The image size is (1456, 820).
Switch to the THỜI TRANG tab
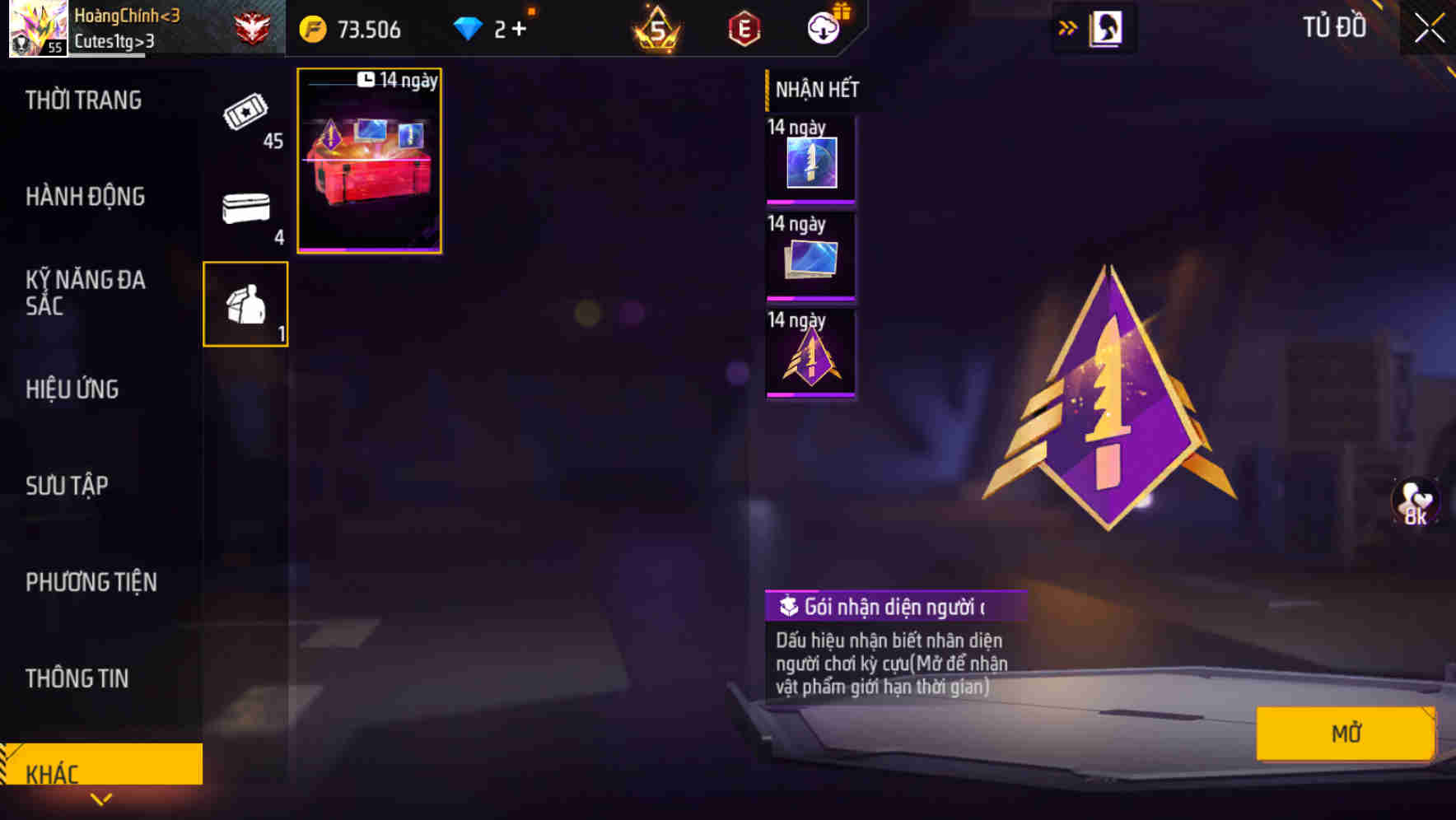tap(85, 100)
